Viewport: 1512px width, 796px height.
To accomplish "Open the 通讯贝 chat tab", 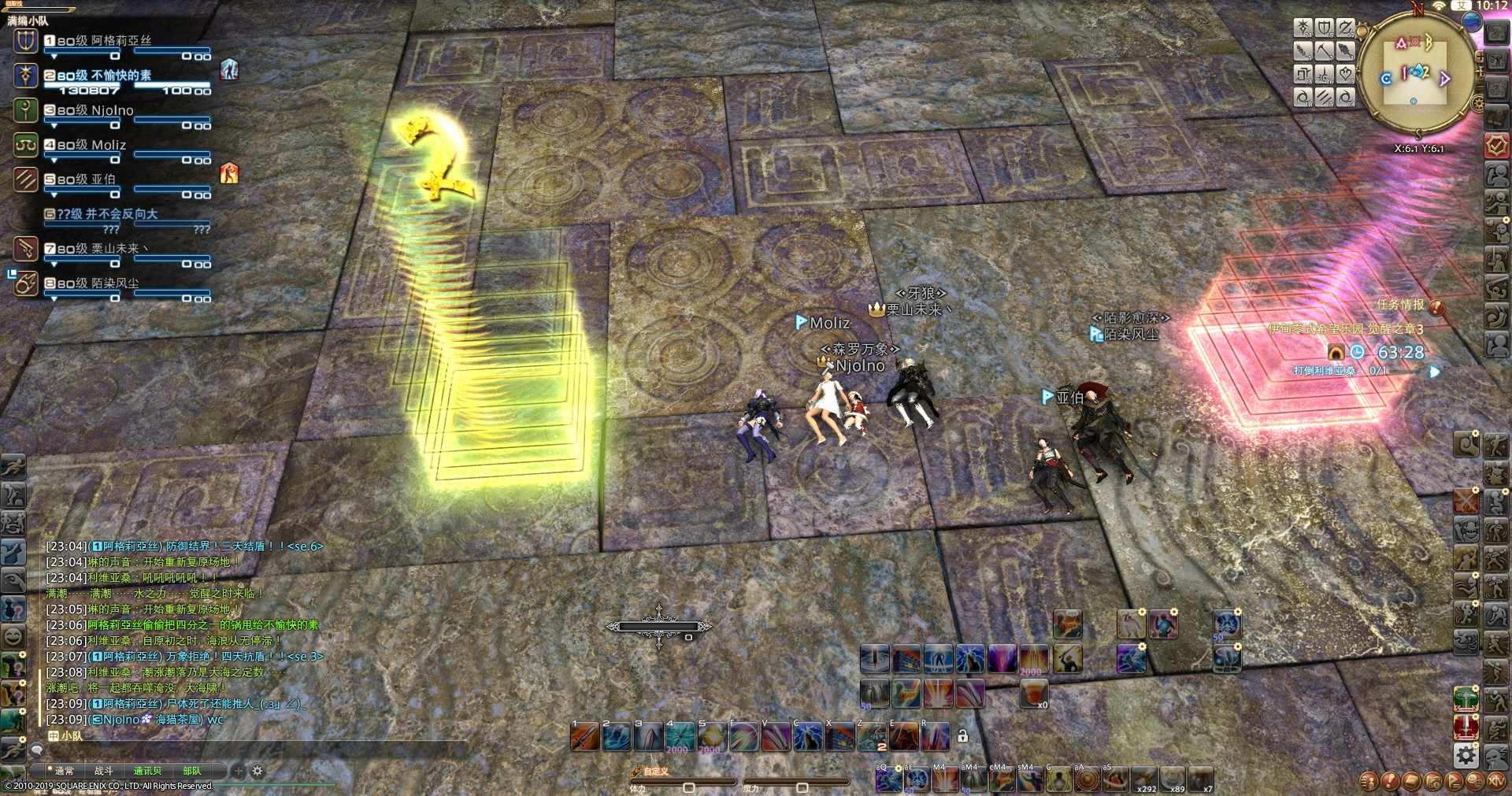I will [x=147, y=771].
